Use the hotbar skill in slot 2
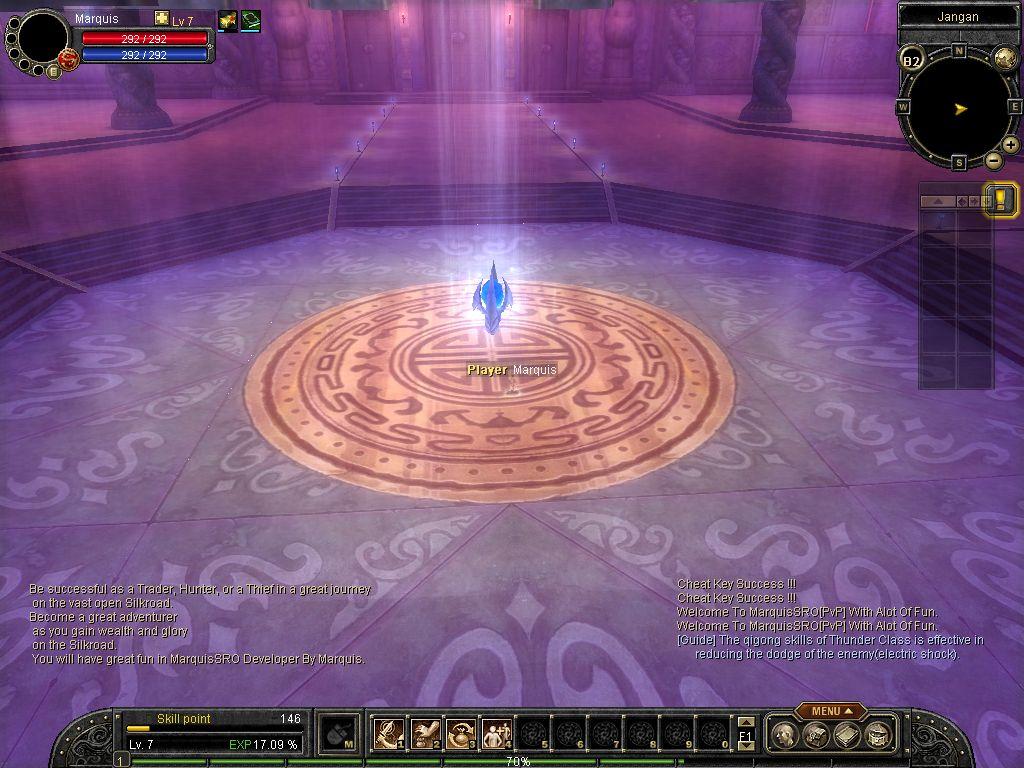The height and width of the screenshot is (768, 1024). point(426,734)
